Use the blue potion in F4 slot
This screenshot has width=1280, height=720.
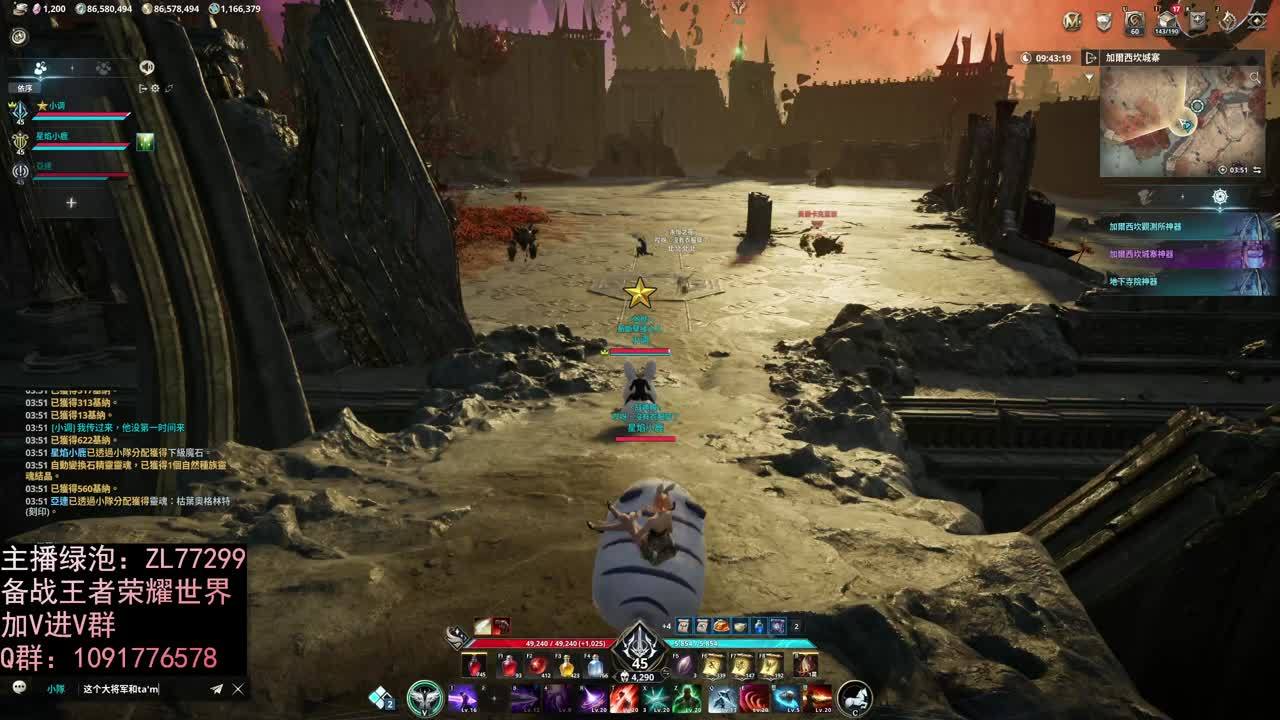tap(595, 666)
